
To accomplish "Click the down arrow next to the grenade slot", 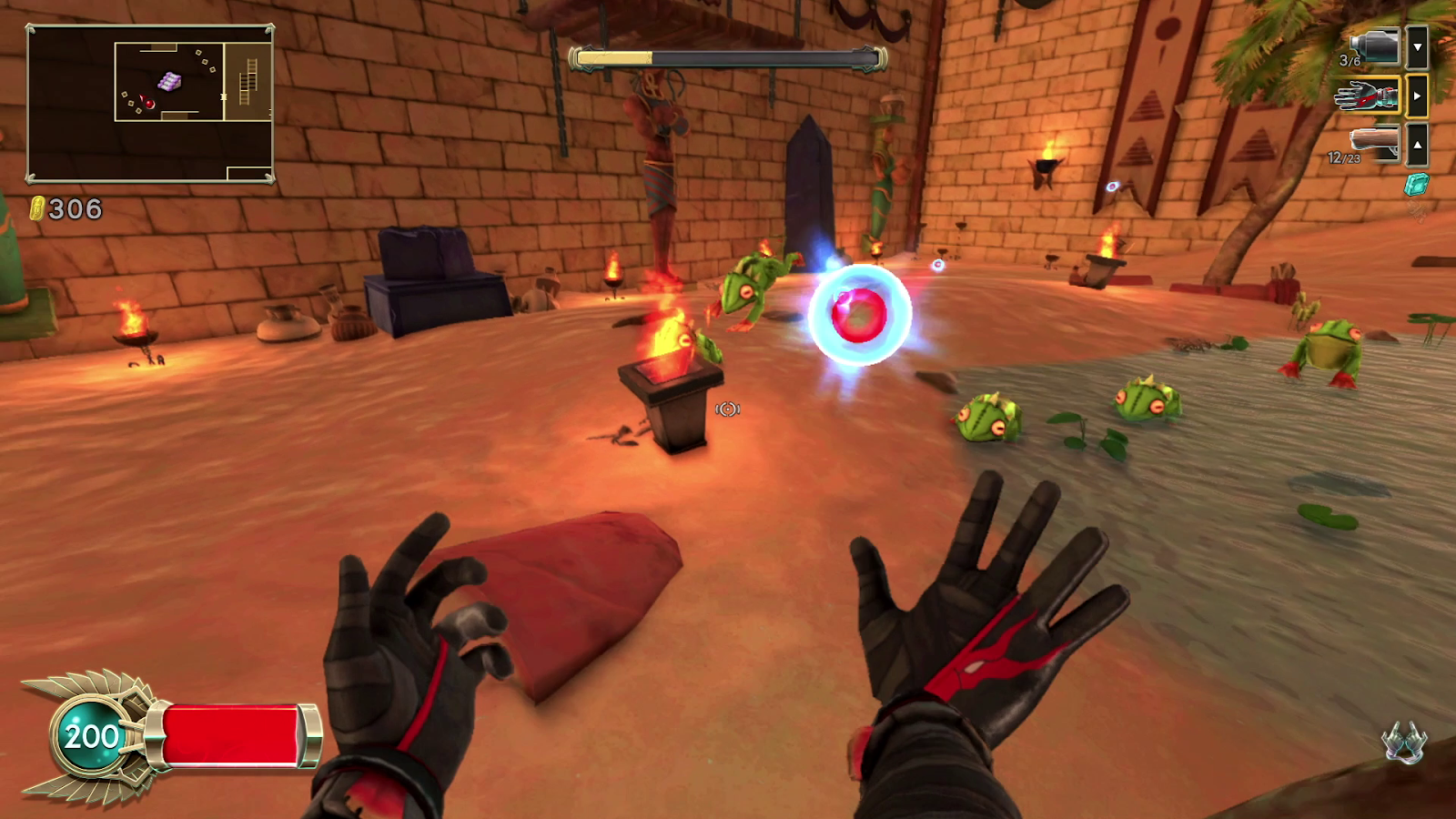I will point(1416,45).
